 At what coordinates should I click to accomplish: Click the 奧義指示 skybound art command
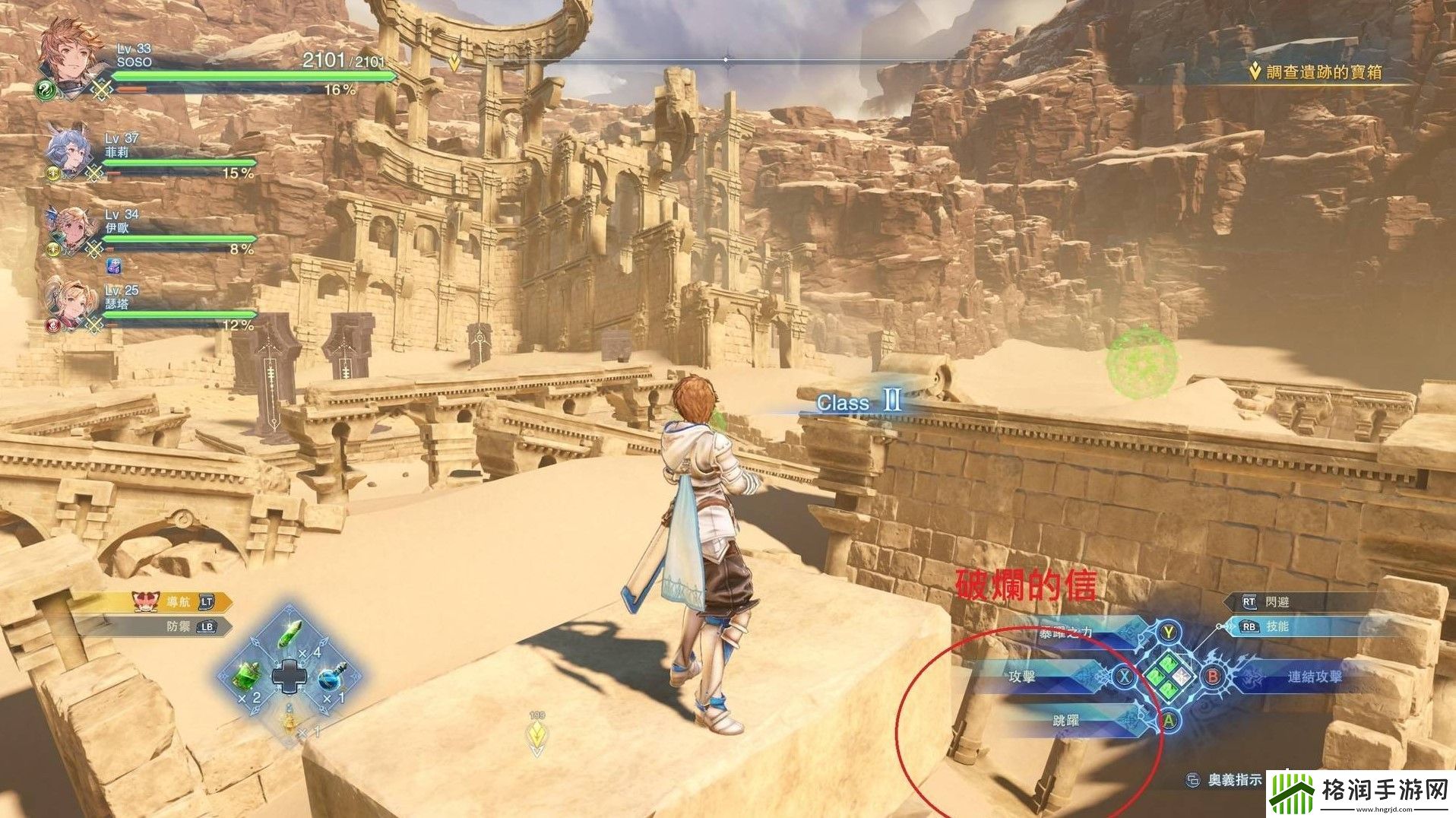pyautogui.click(x=1225, y=780)
